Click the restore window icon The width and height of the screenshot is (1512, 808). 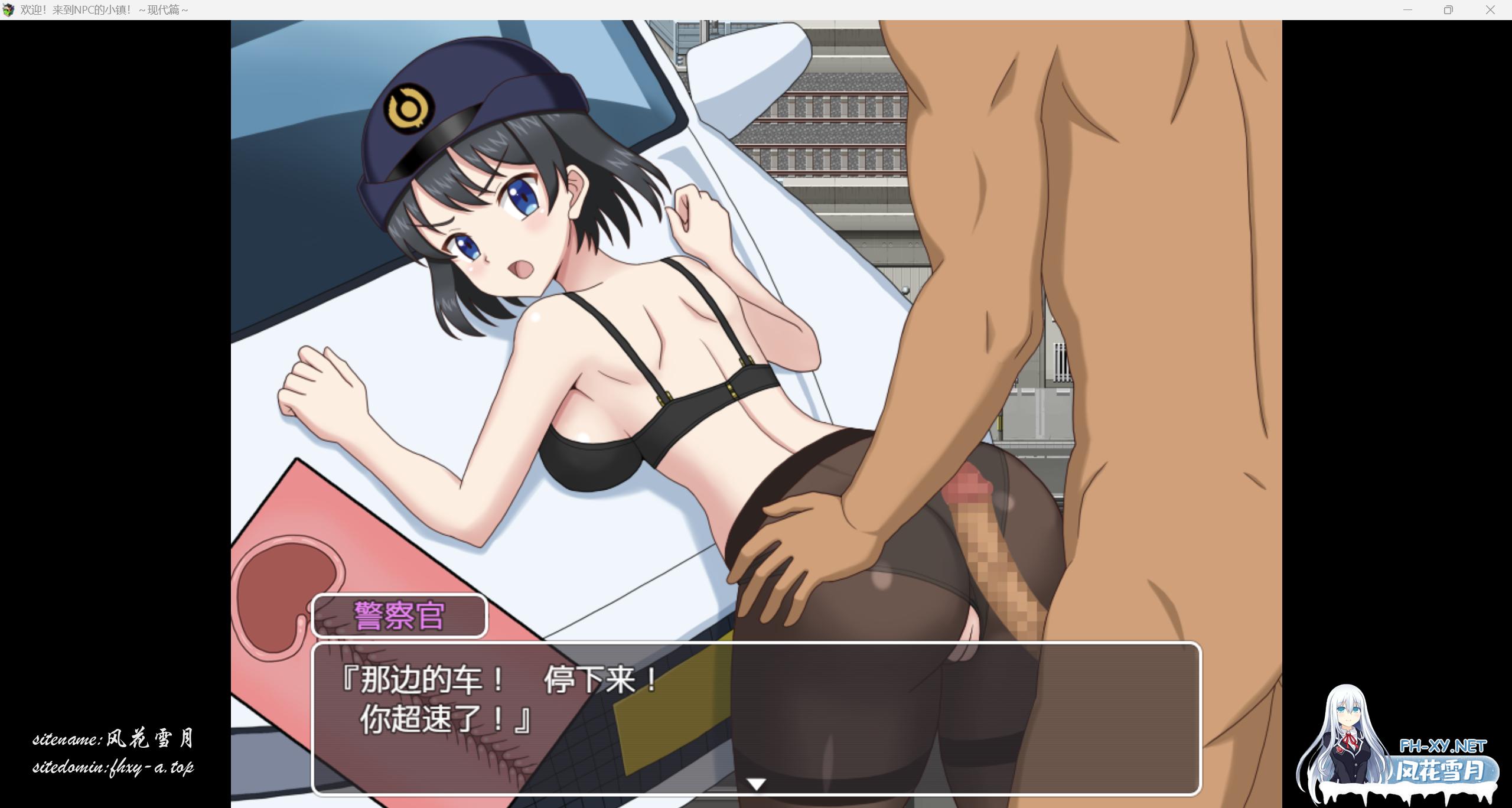(1448, 9)
